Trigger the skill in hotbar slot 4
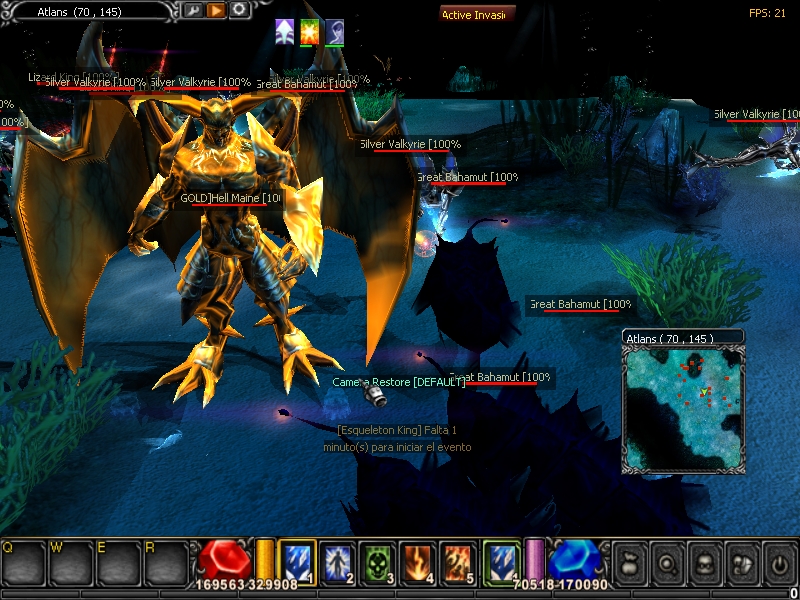 pos(418,560)
